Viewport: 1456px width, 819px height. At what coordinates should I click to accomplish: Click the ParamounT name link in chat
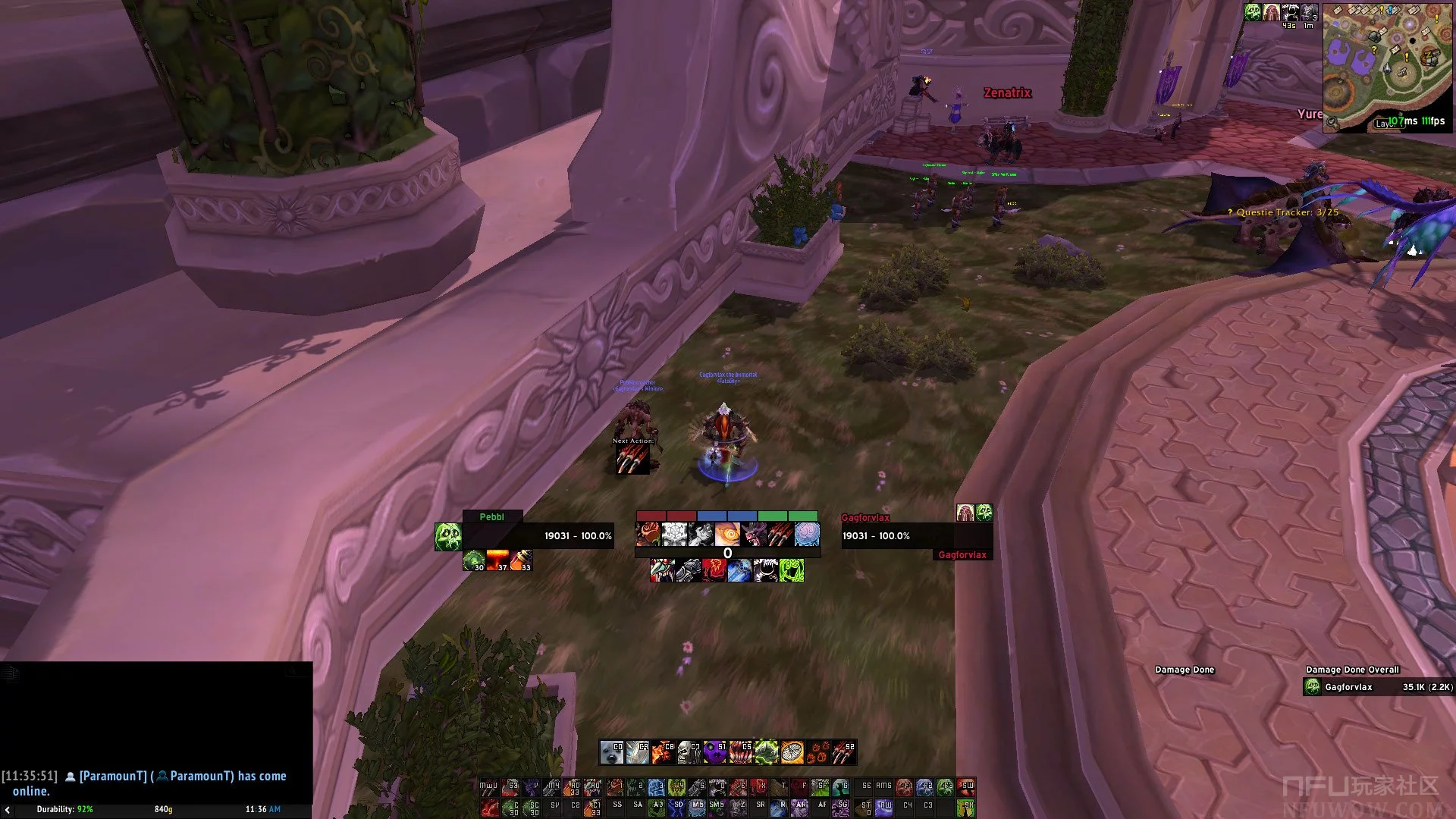pyautogui.click(x=113, y=776)
